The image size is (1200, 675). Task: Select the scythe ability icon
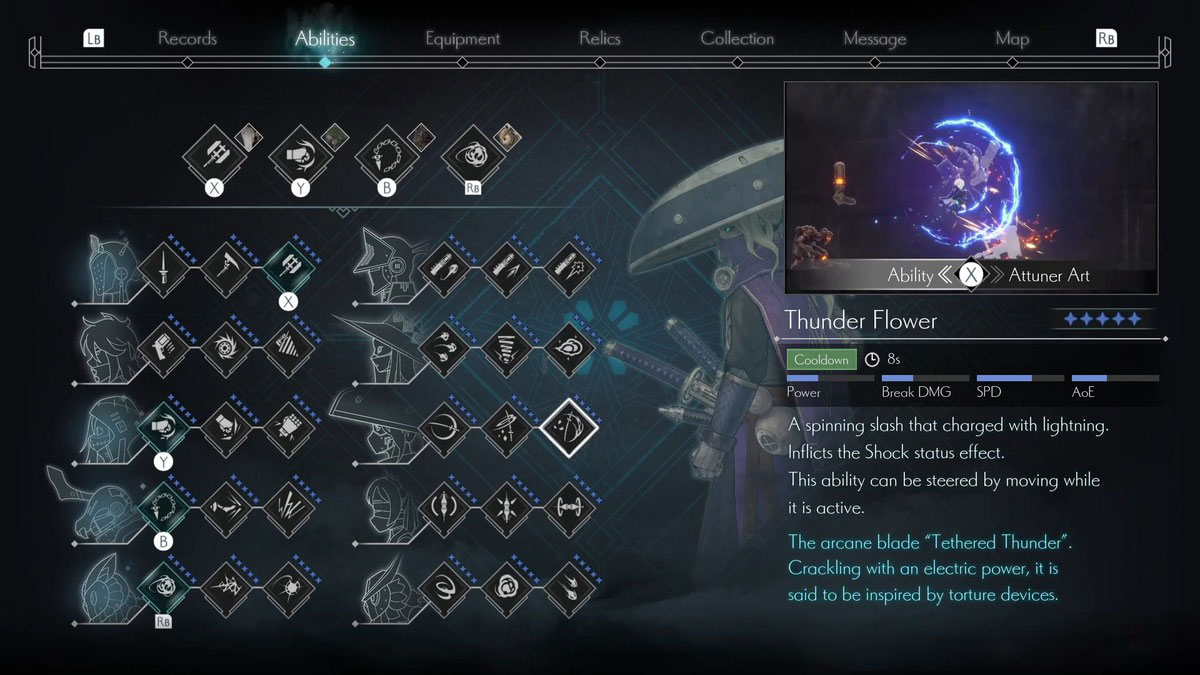pyautogui.click(x=225, y=268)
